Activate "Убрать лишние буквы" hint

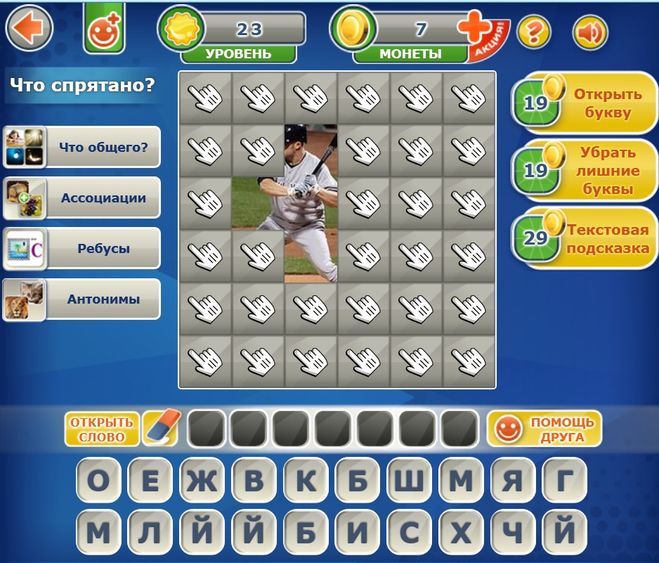[x=581, y=170]
